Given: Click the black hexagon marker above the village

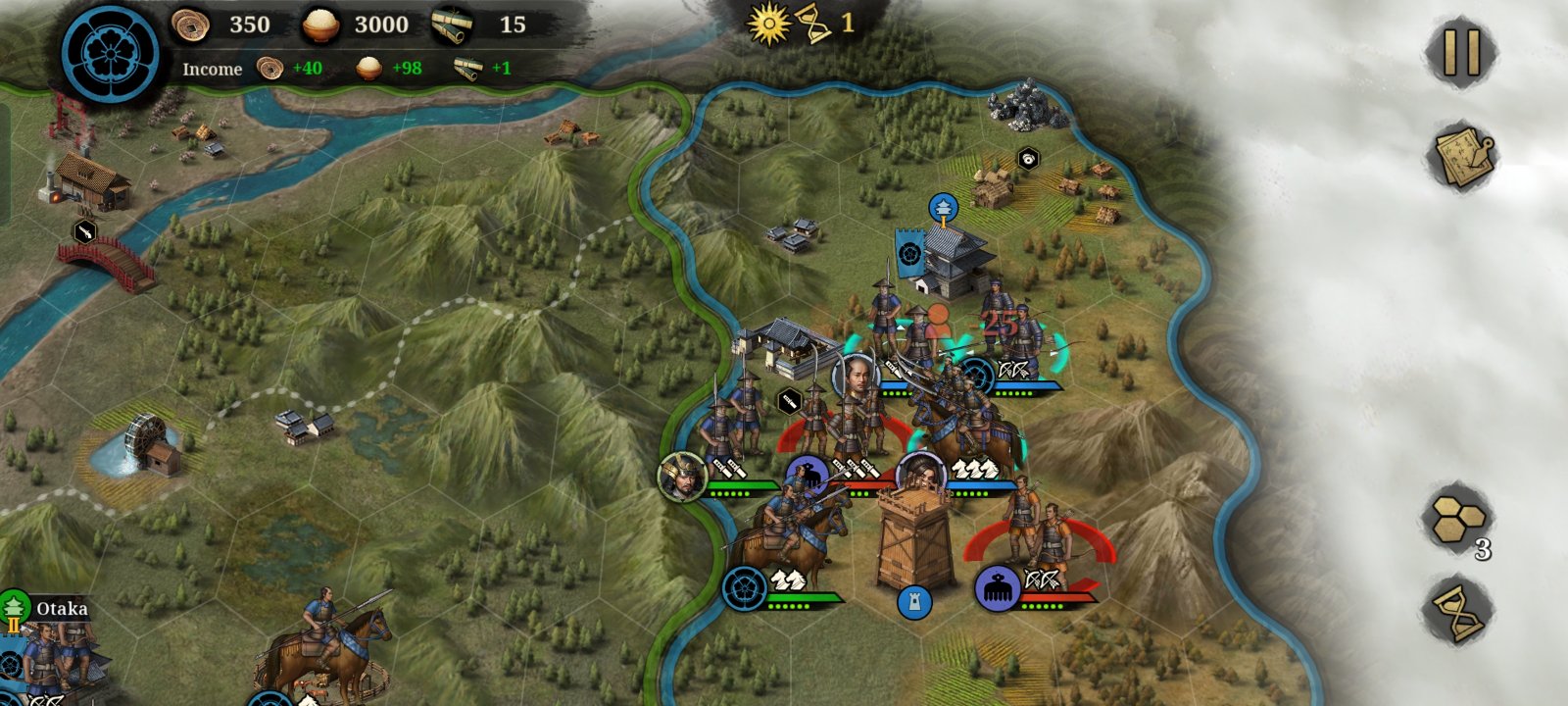Looking at the screenshot, I should tap(1027, 158).
